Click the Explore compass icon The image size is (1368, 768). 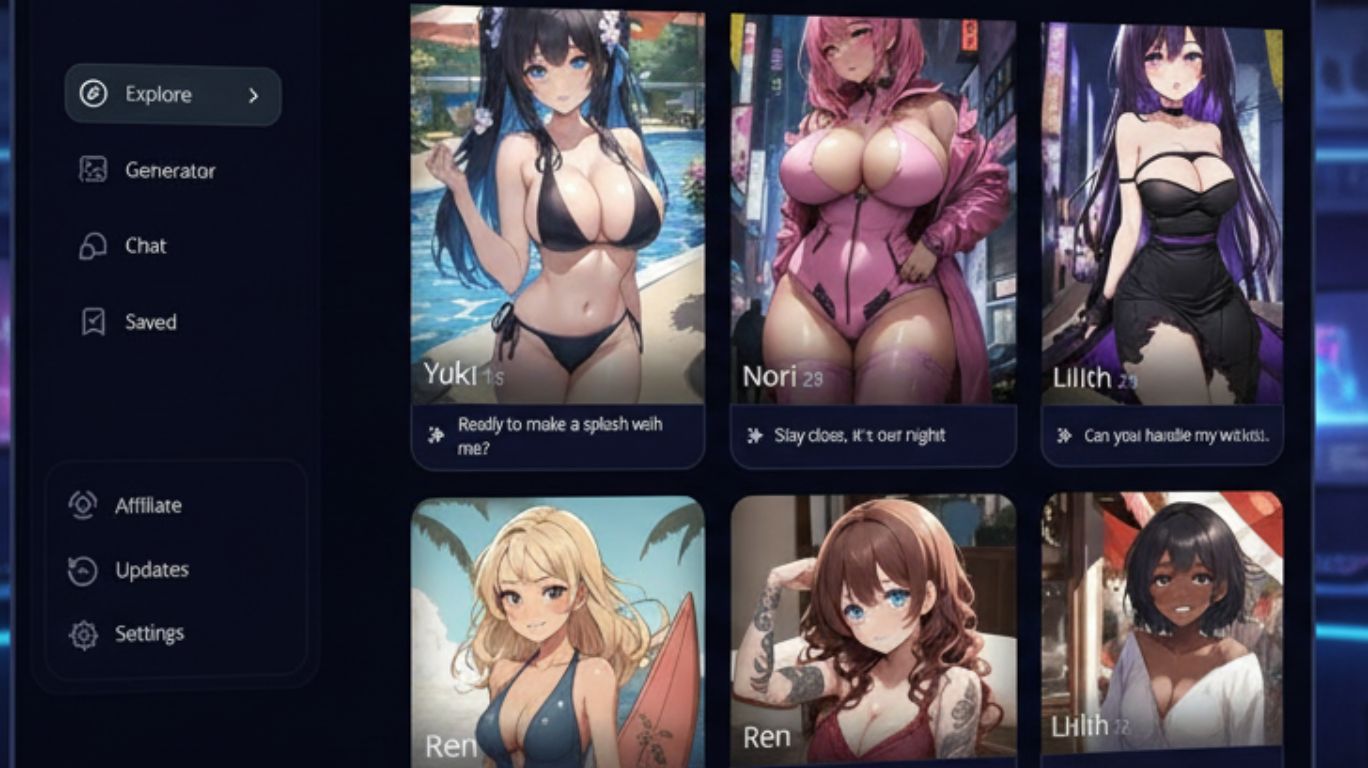click(93, 95)
